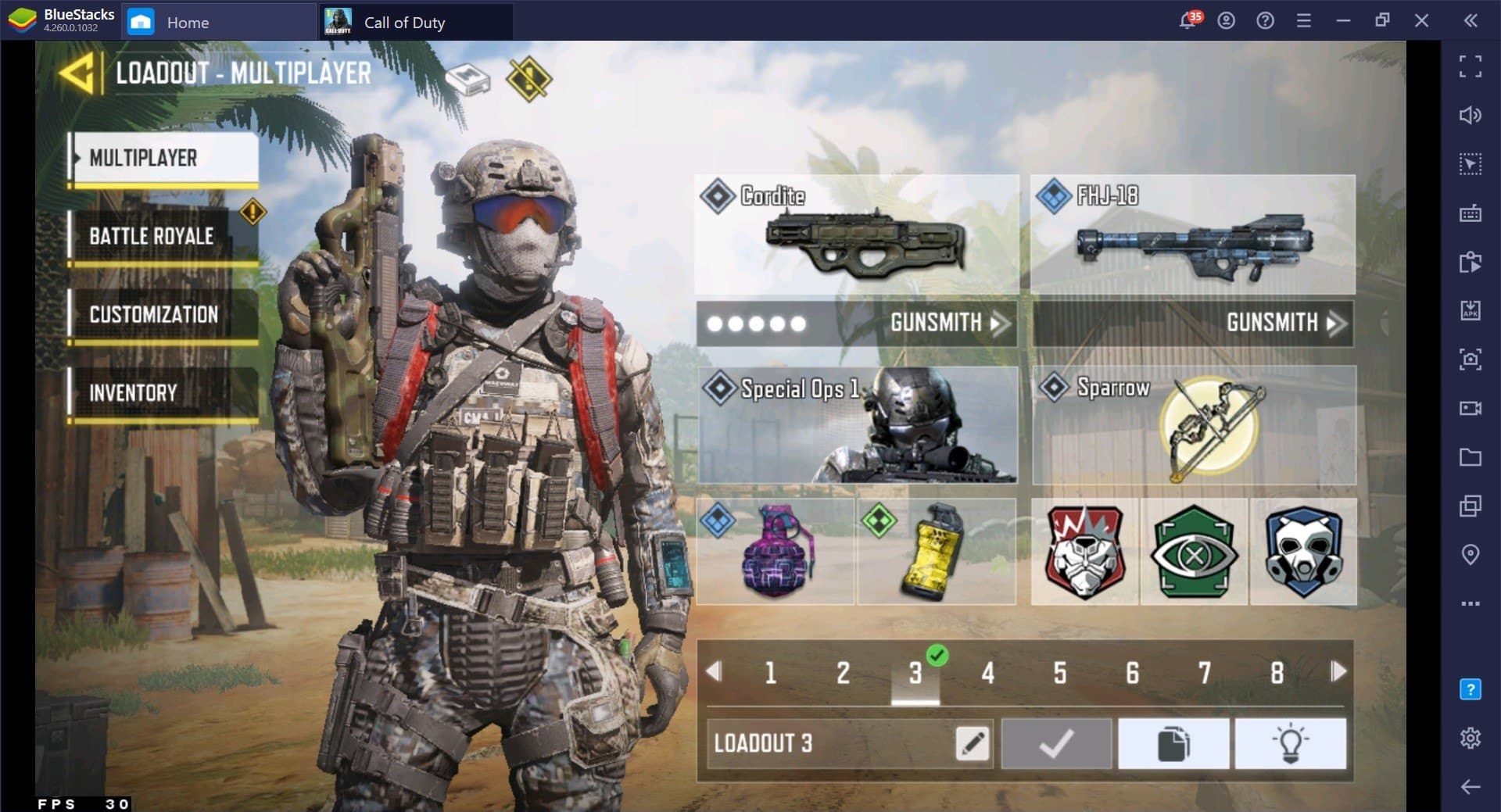Change the yellow tactical grenade slot

tap(936, 552)
